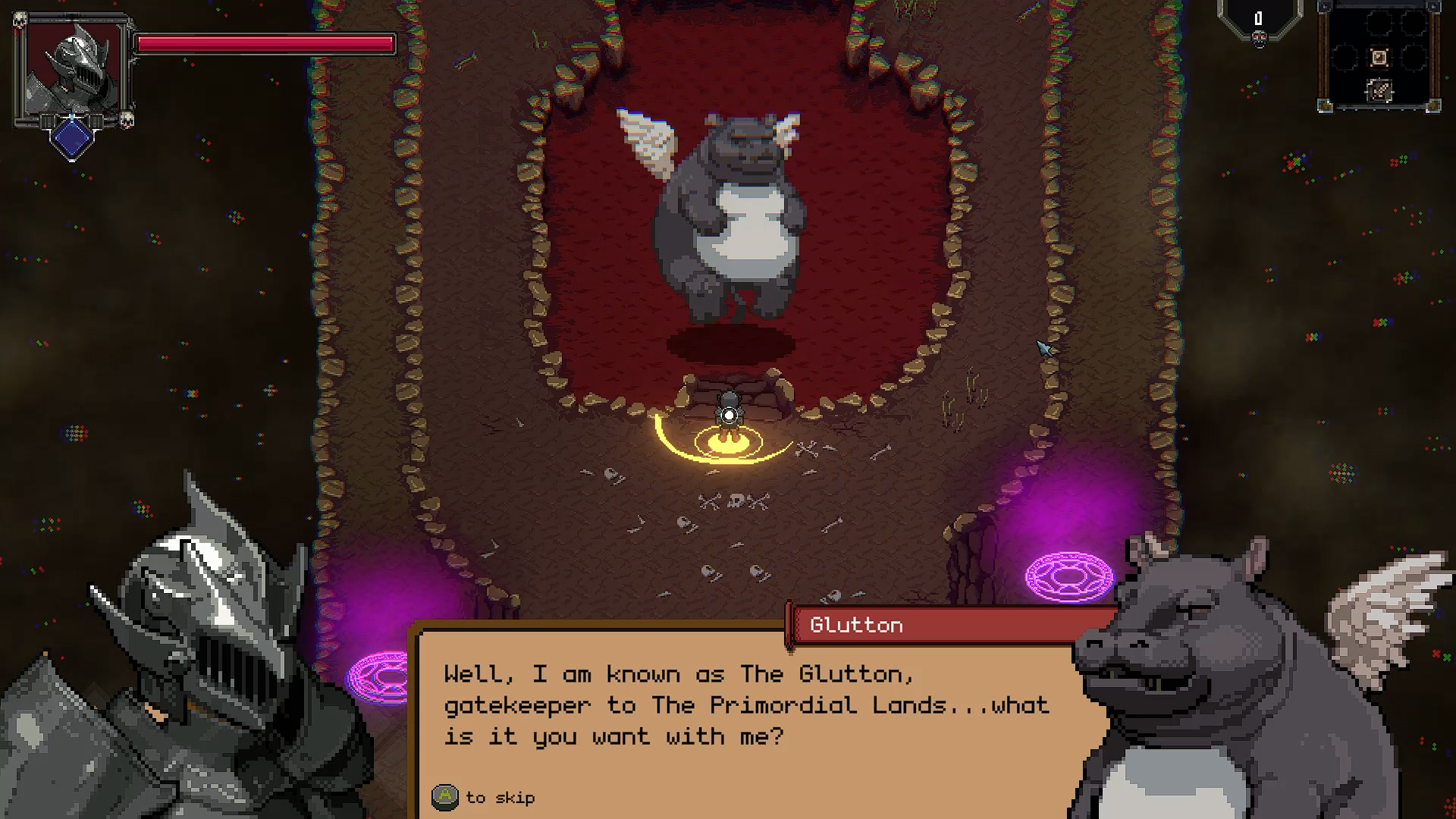
Task: Click the skull icon under the soul counter
Action: (1259, 40)
